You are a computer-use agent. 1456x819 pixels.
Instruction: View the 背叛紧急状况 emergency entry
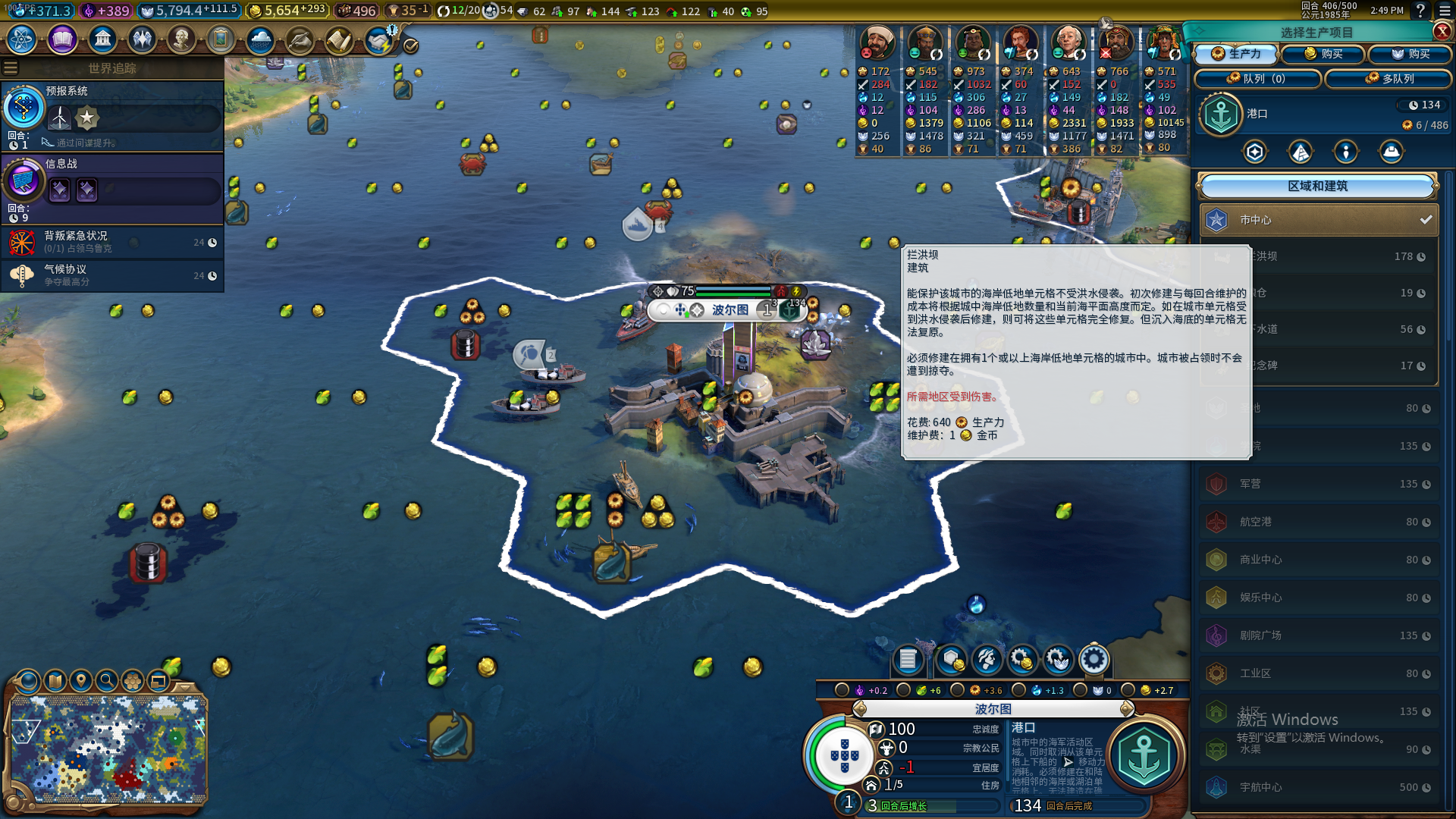[112, 242]
